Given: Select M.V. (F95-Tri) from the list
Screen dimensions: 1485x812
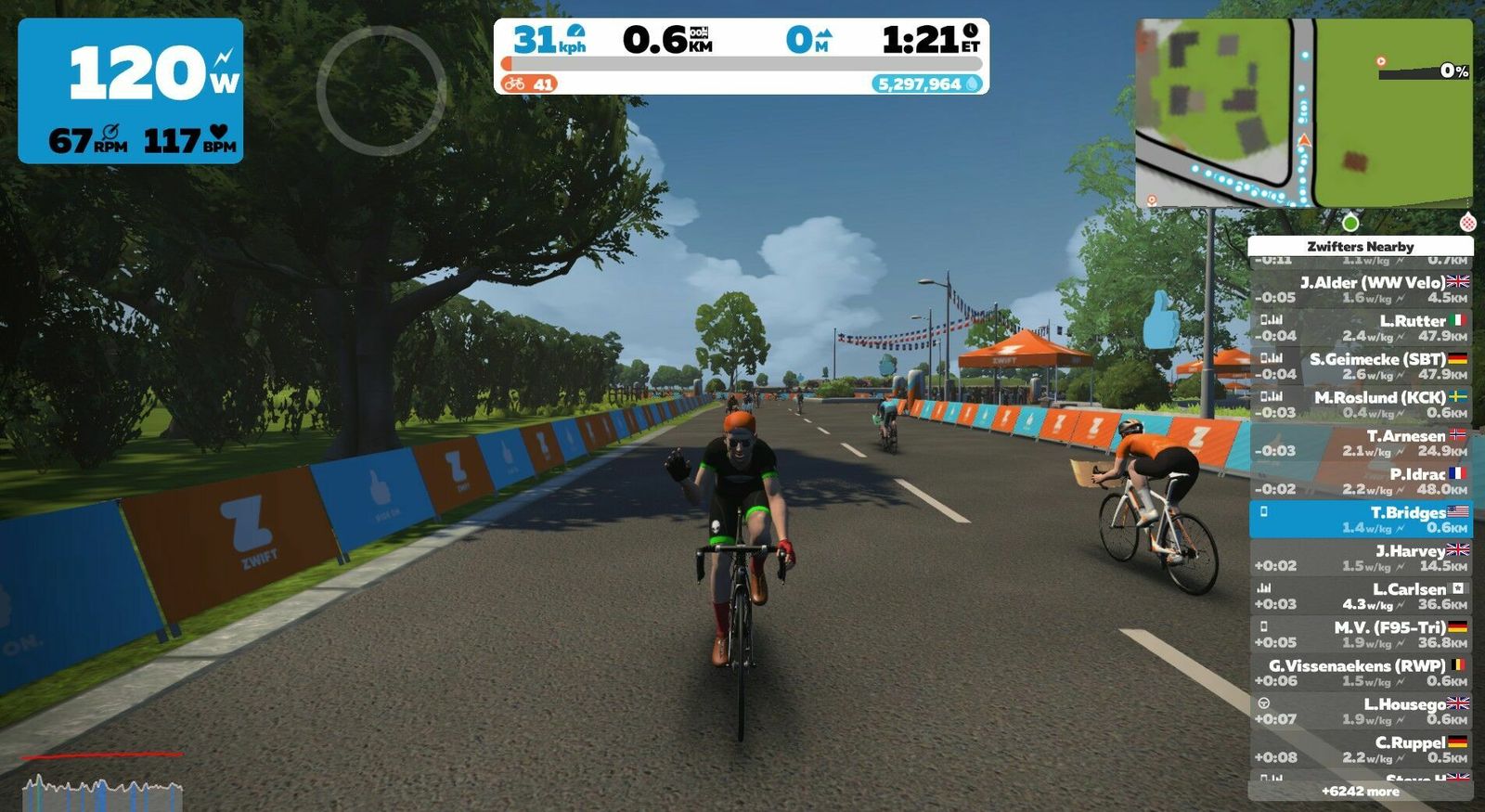Looking at the screenshot, I should [1360, 635].
